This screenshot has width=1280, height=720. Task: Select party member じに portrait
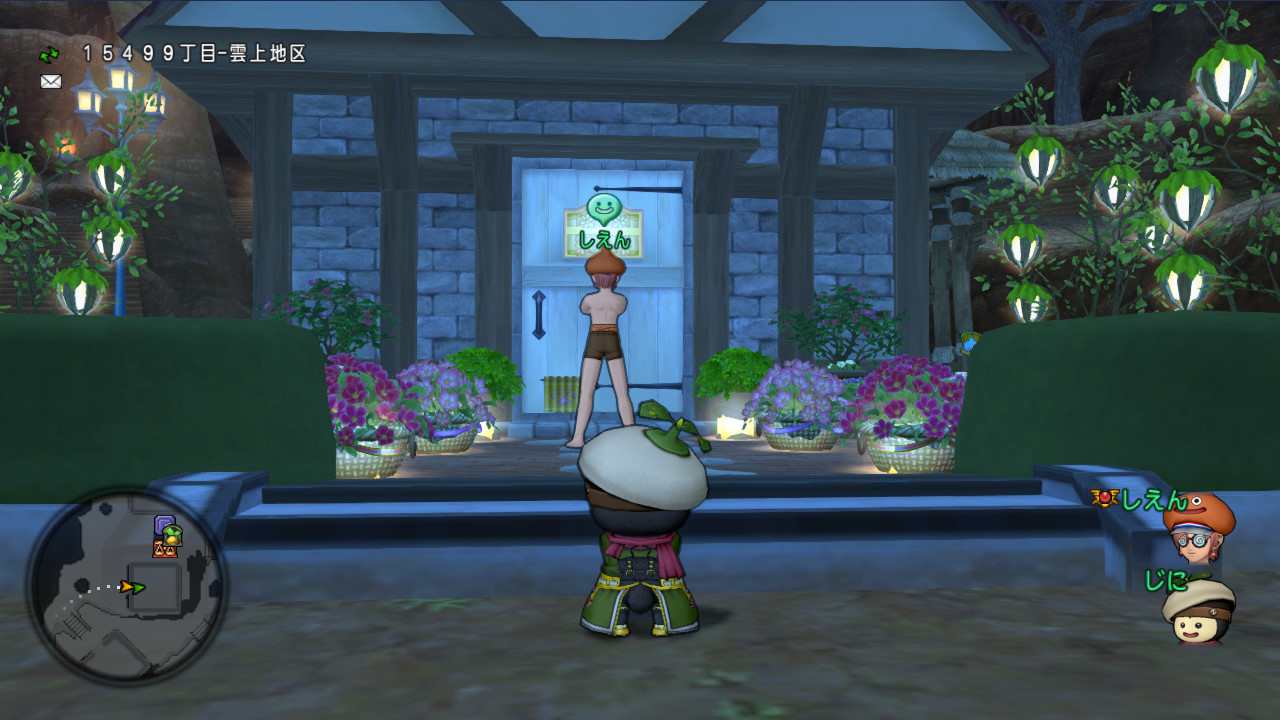tap(1198, 610)
